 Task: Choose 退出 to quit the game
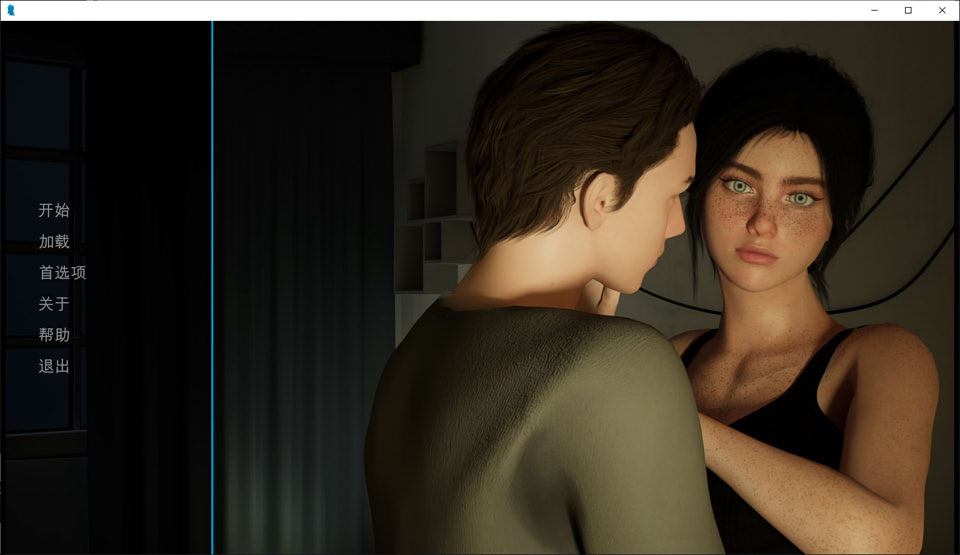(54, 366)
